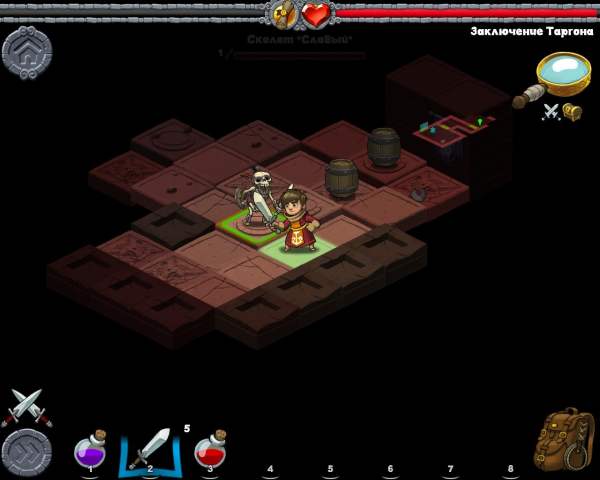Use the purple potion in slot 1
Image resolution: width=600 pixels, height=480 pixels.
pyautogui.click(x=91, y=450)
